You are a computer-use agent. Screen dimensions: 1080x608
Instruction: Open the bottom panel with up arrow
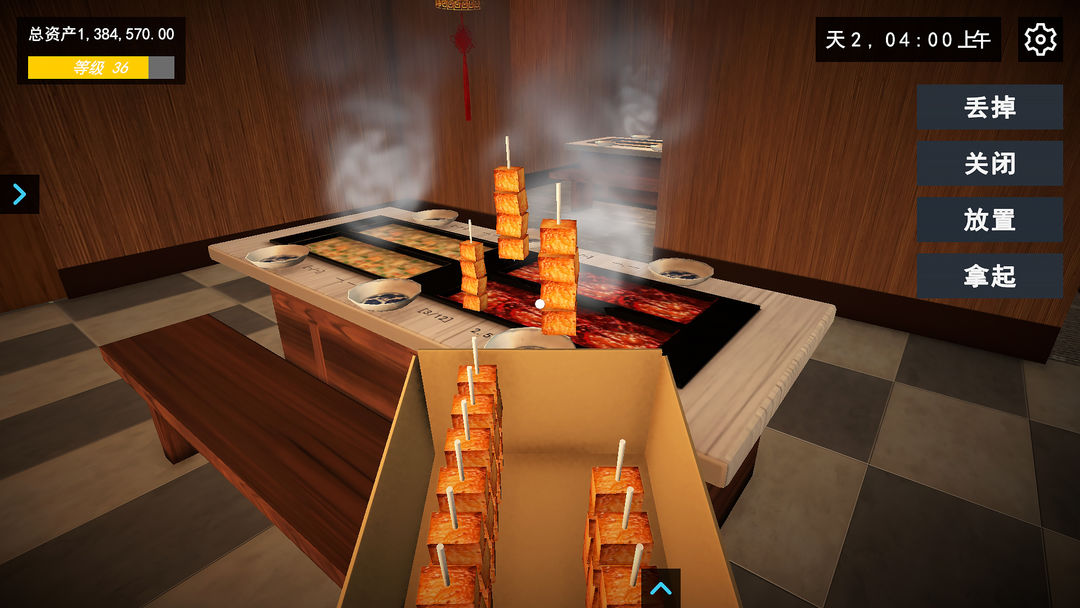click(x=660, y=588)
